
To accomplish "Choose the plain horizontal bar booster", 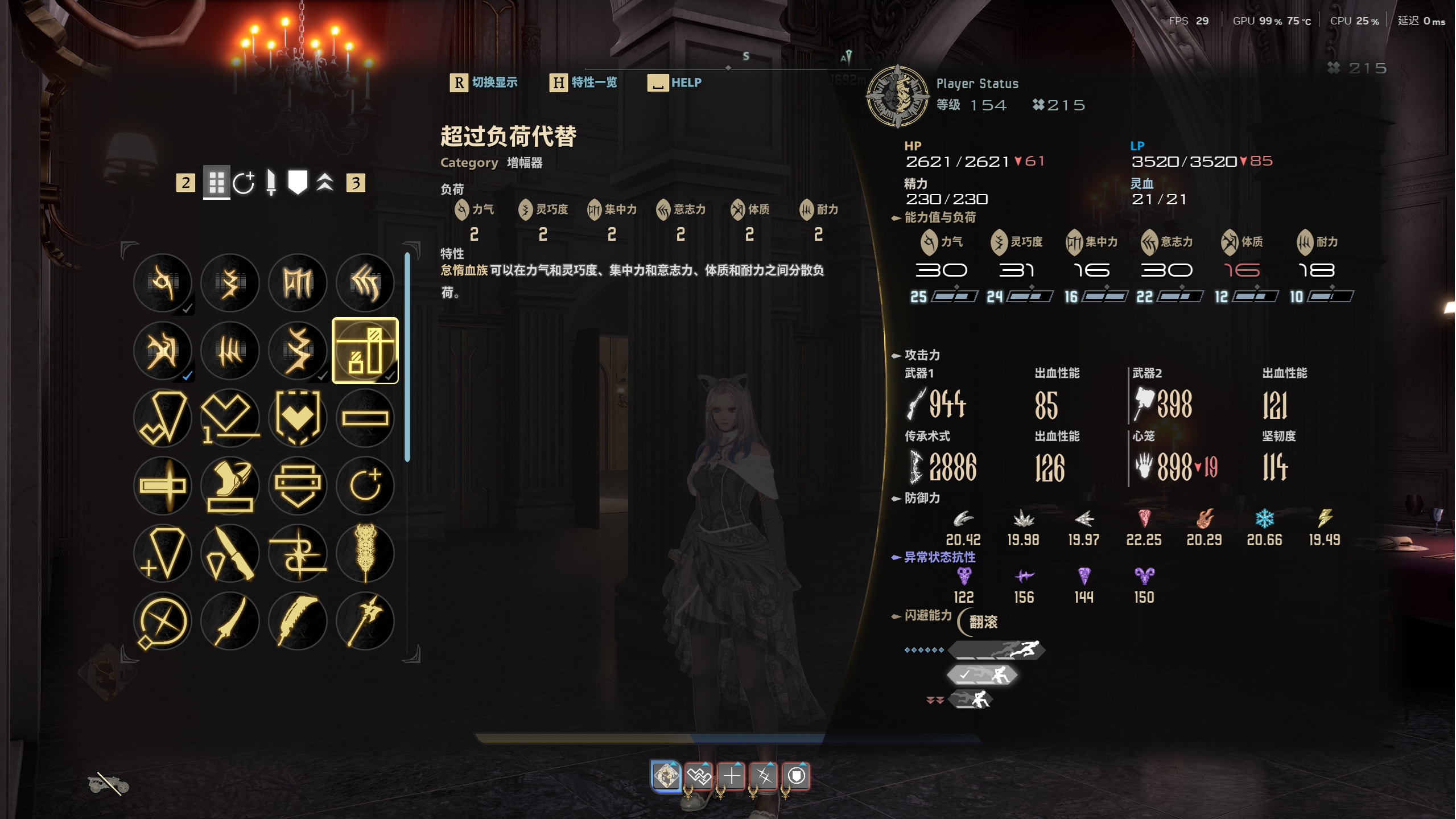I will [365, 418].
